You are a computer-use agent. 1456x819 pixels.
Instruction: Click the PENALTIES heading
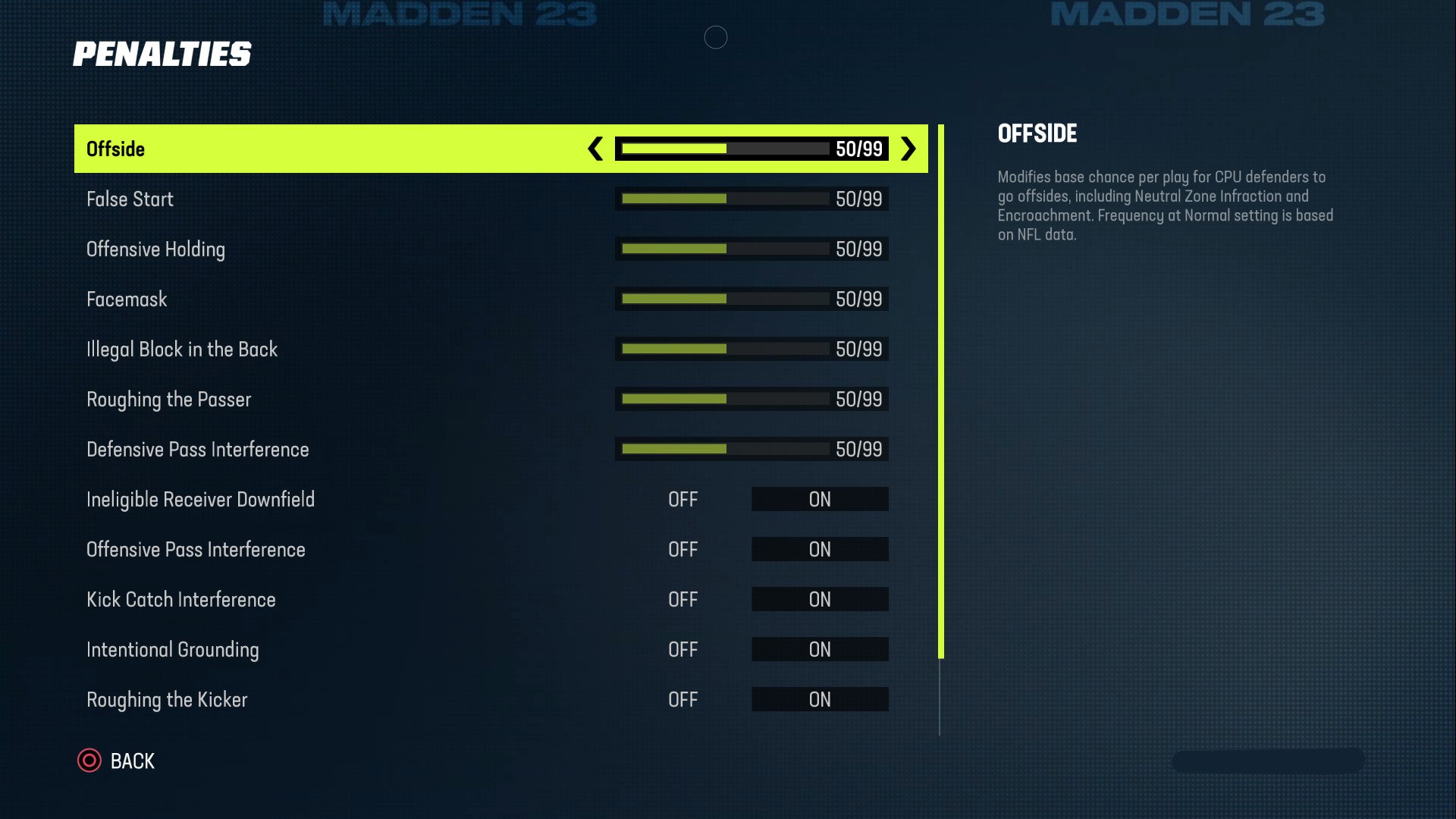[x=162, y=53]
